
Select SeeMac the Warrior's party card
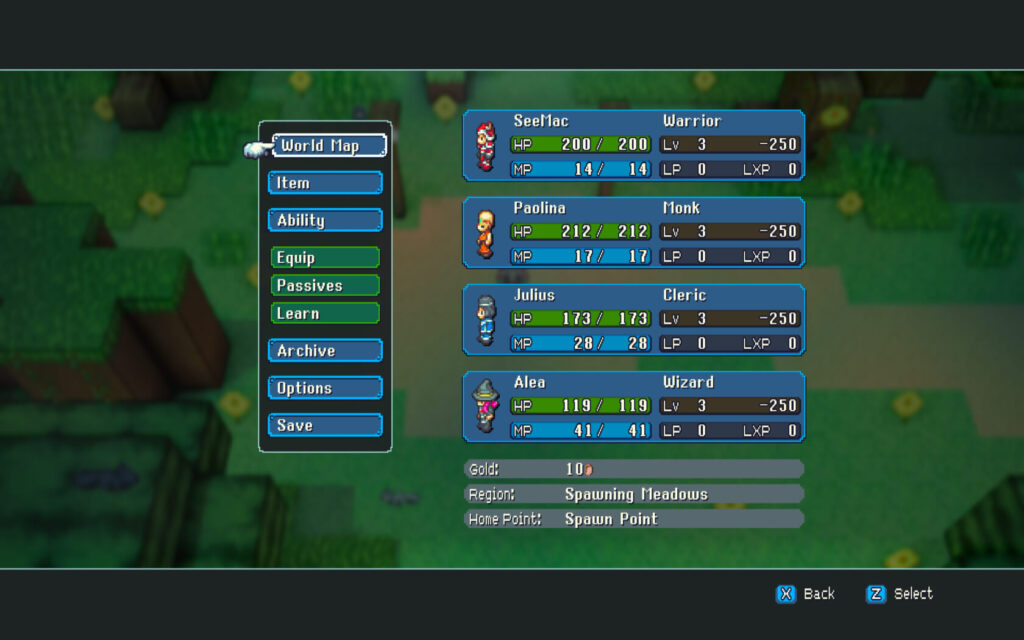[x=633, y=145]
